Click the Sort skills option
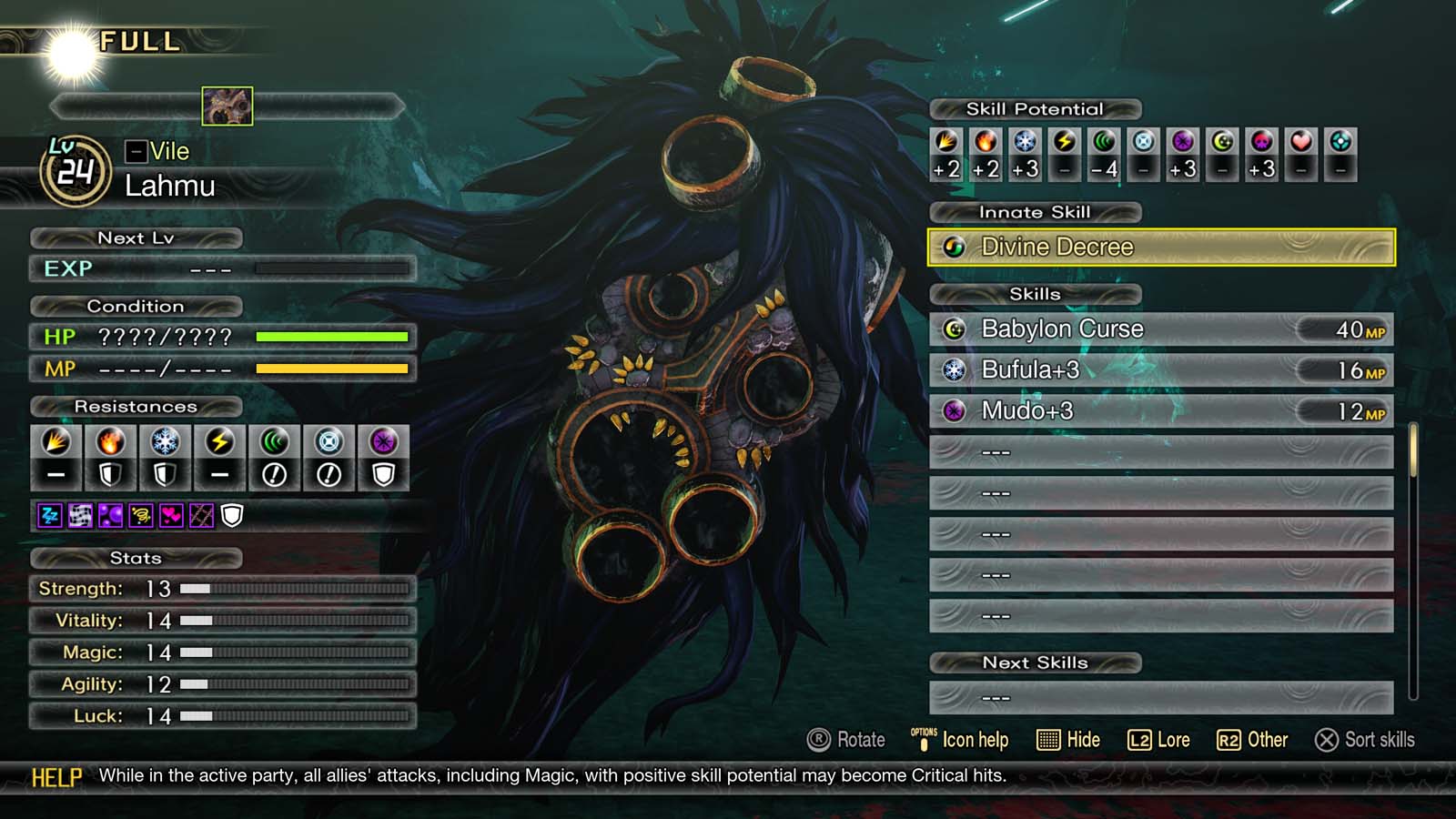The width and height of the screenshot is (1456, 819). [x=1365, y=741]
